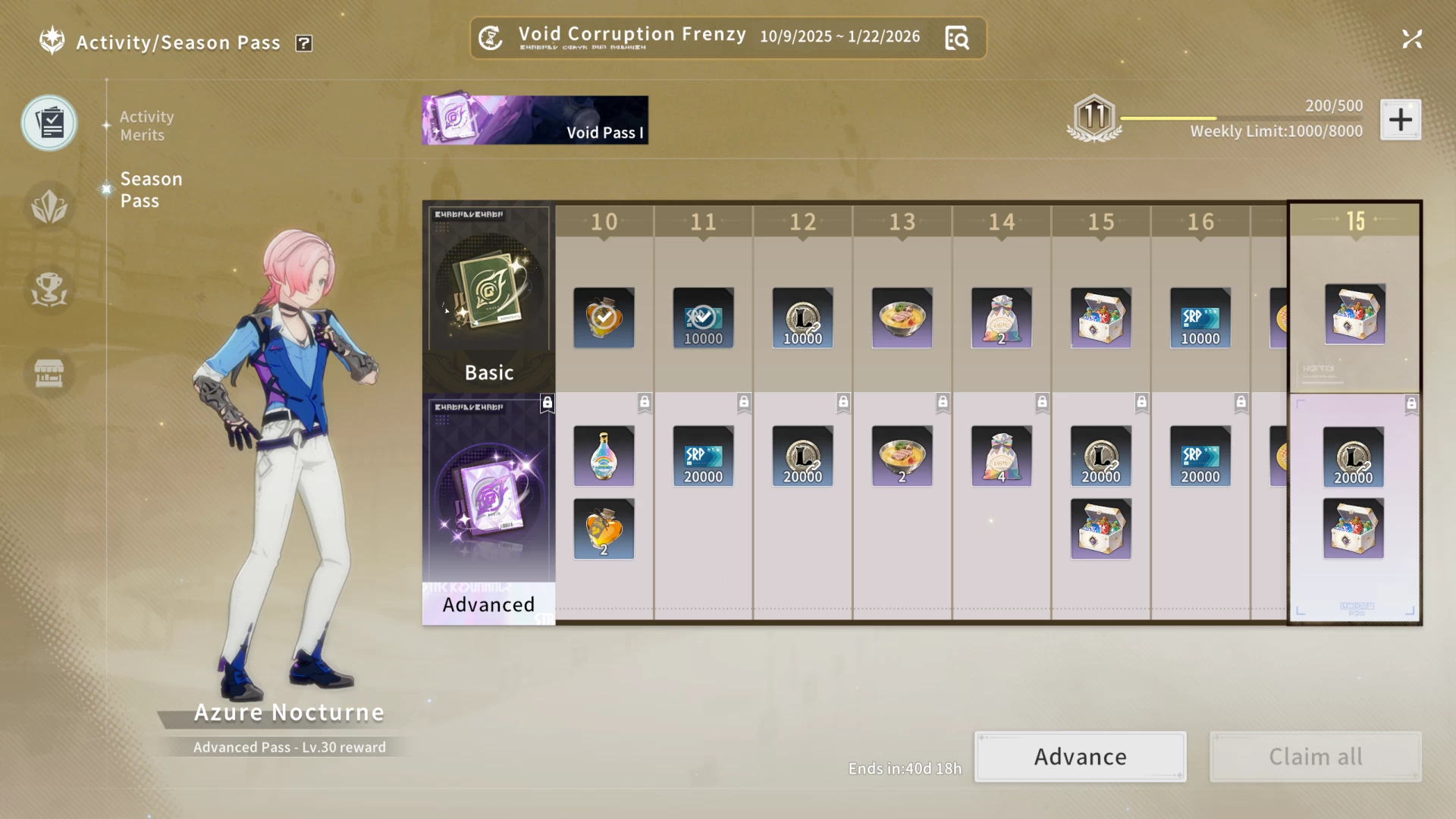Open the checklist activity sidebar icon
Screen dimensions: 1456x819
[49, 123]
